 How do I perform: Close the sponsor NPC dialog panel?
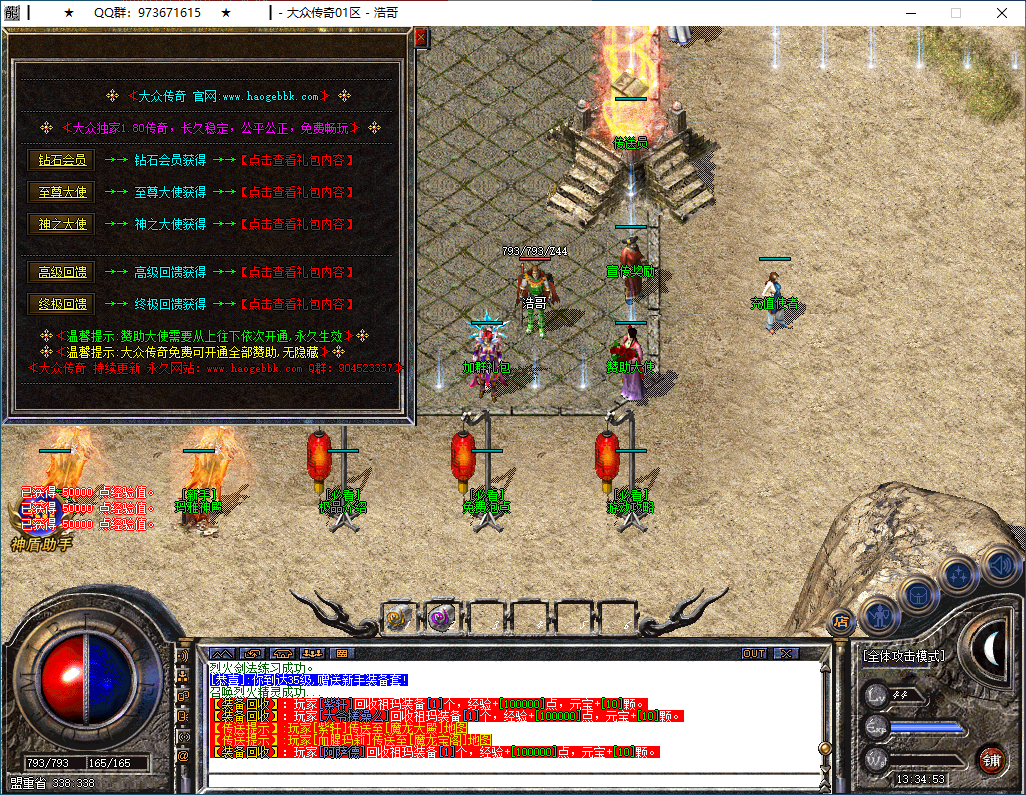click(420, 37)
